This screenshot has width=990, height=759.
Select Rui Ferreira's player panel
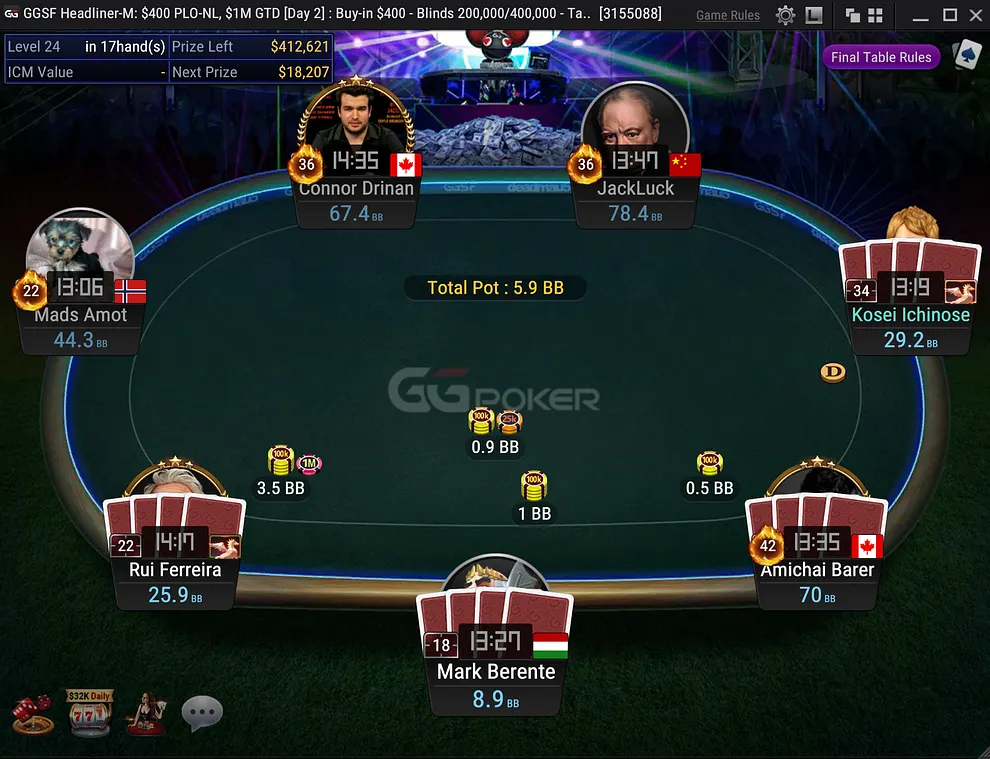coord(175,582)
